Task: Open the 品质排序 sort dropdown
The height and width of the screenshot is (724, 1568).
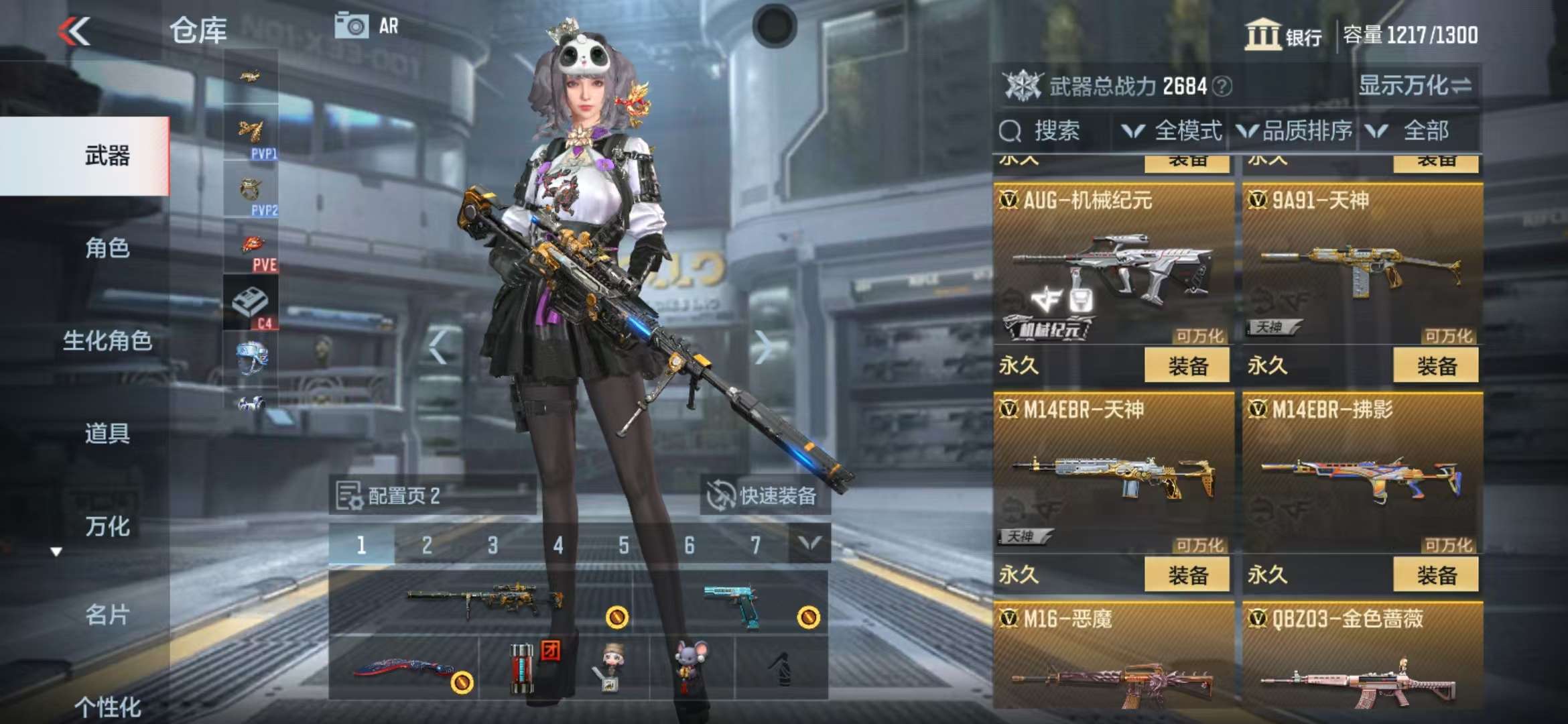Action: [1295, 131]
